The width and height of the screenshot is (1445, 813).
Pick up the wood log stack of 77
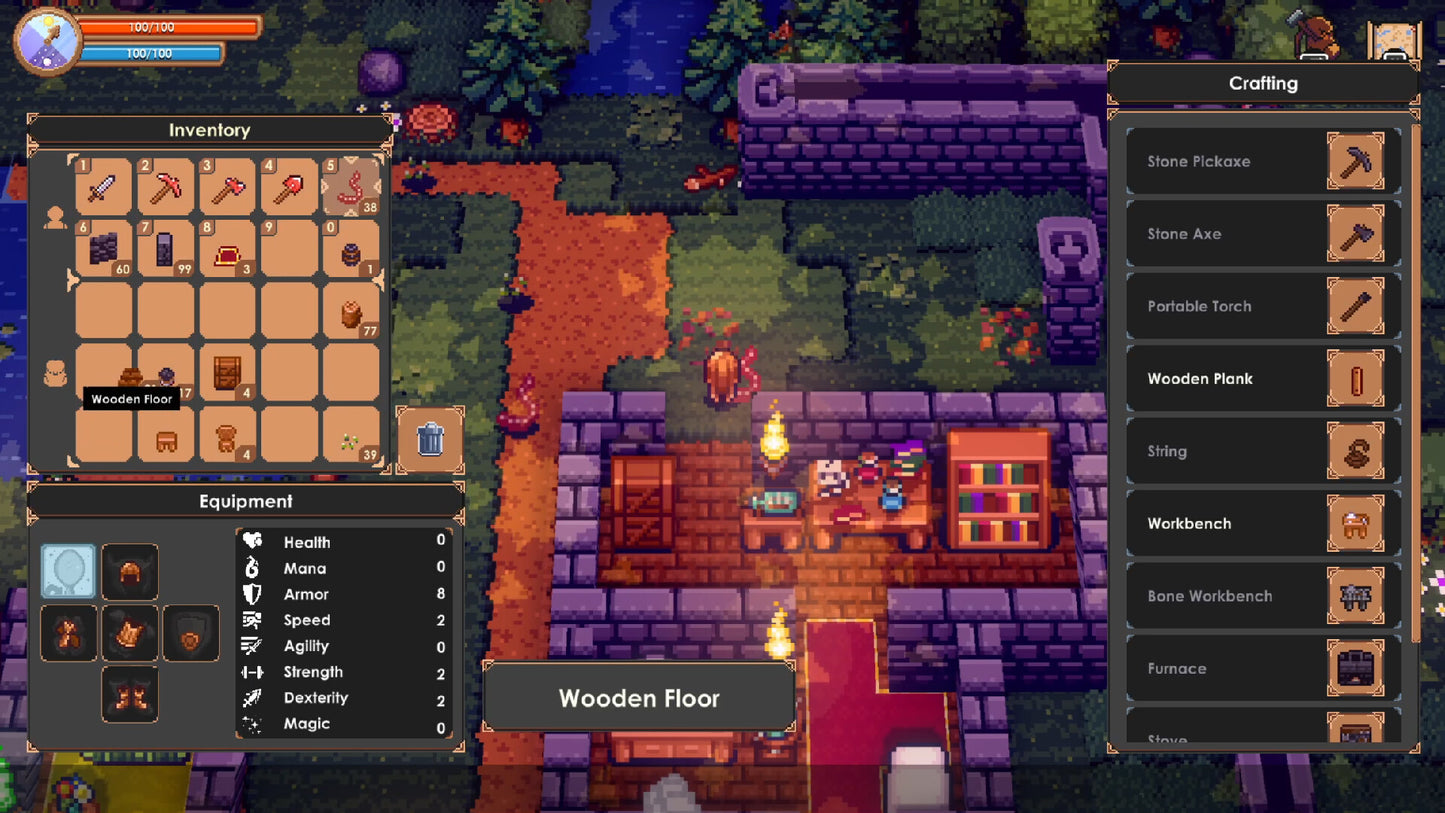pos(351,312)
